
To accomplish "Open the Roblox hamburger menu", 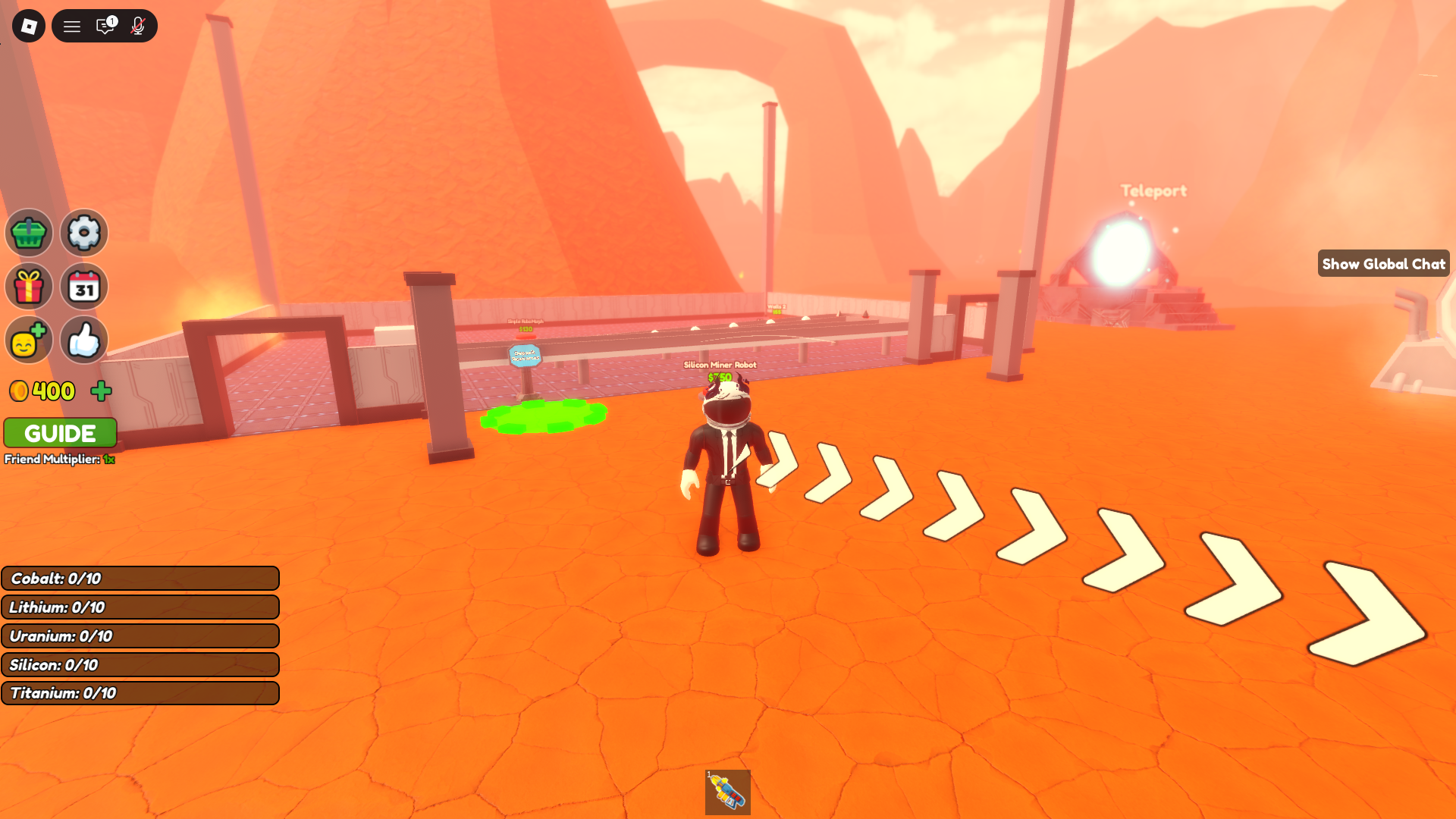I will pyautogui.click(x=72, y=25).
